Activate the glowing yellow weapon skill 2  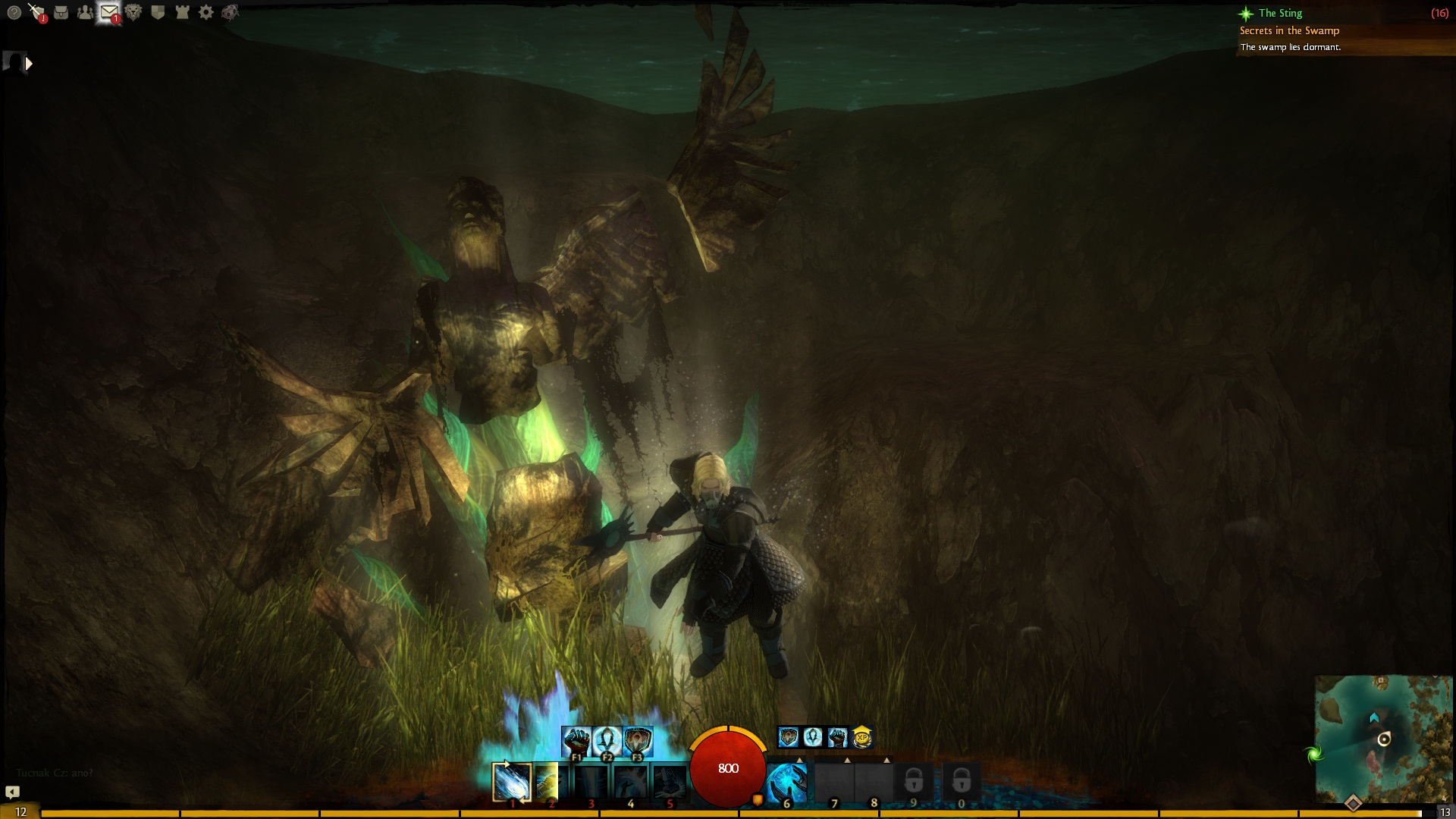point(551,782)
